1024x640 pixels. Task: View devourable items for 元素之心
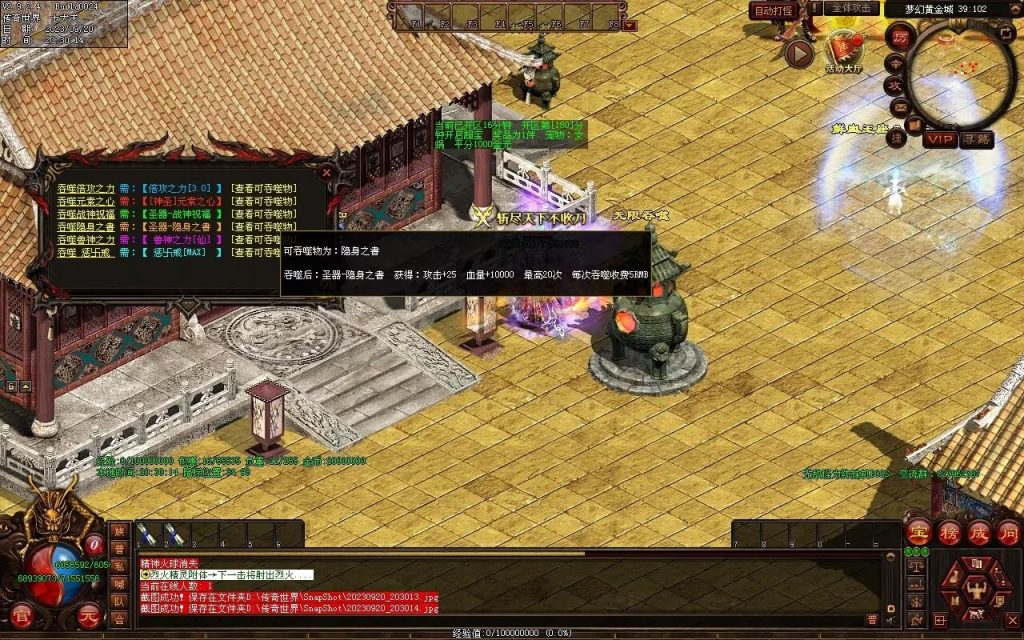263,201
